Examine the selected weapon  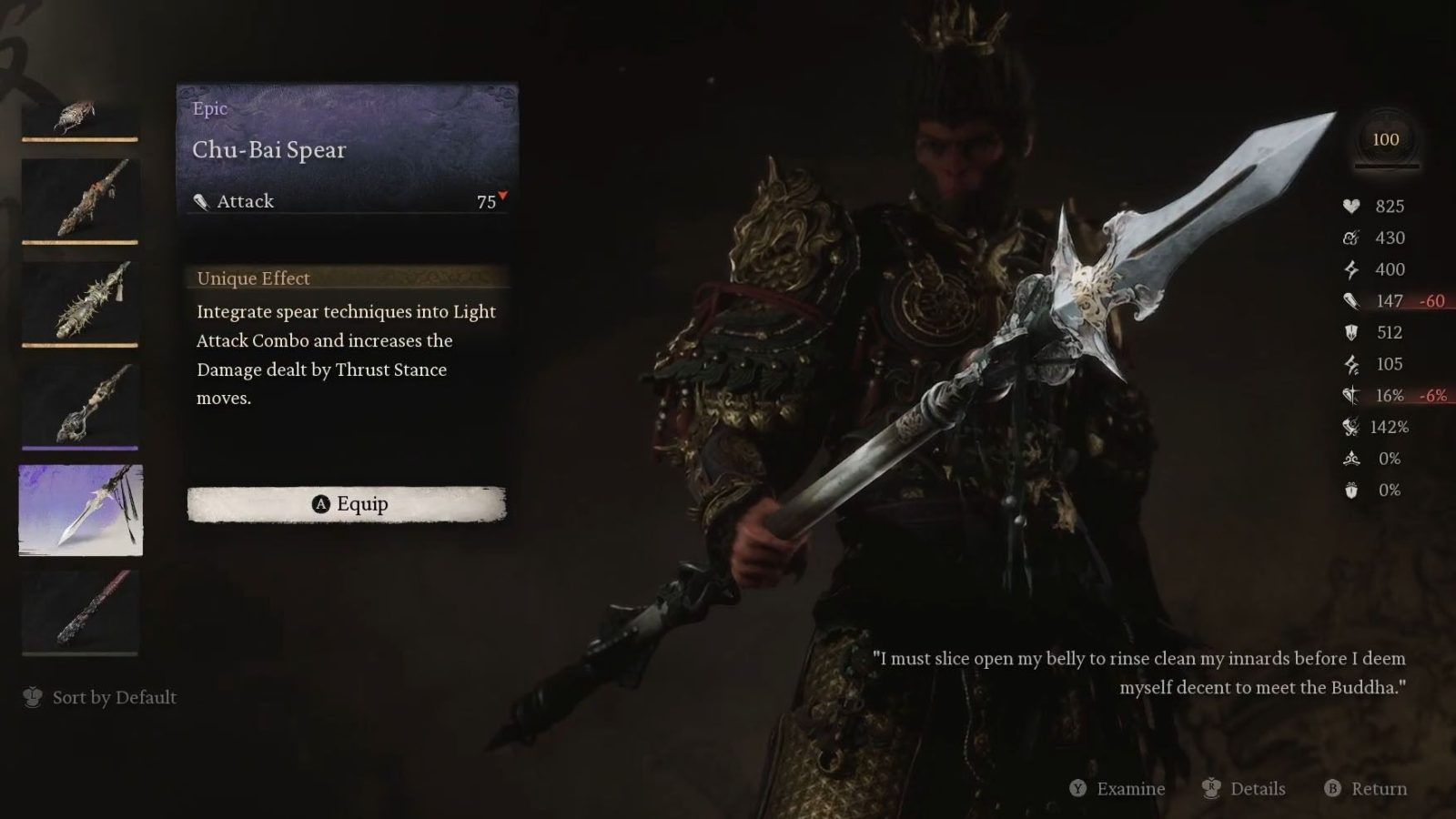click(1117, 789)
